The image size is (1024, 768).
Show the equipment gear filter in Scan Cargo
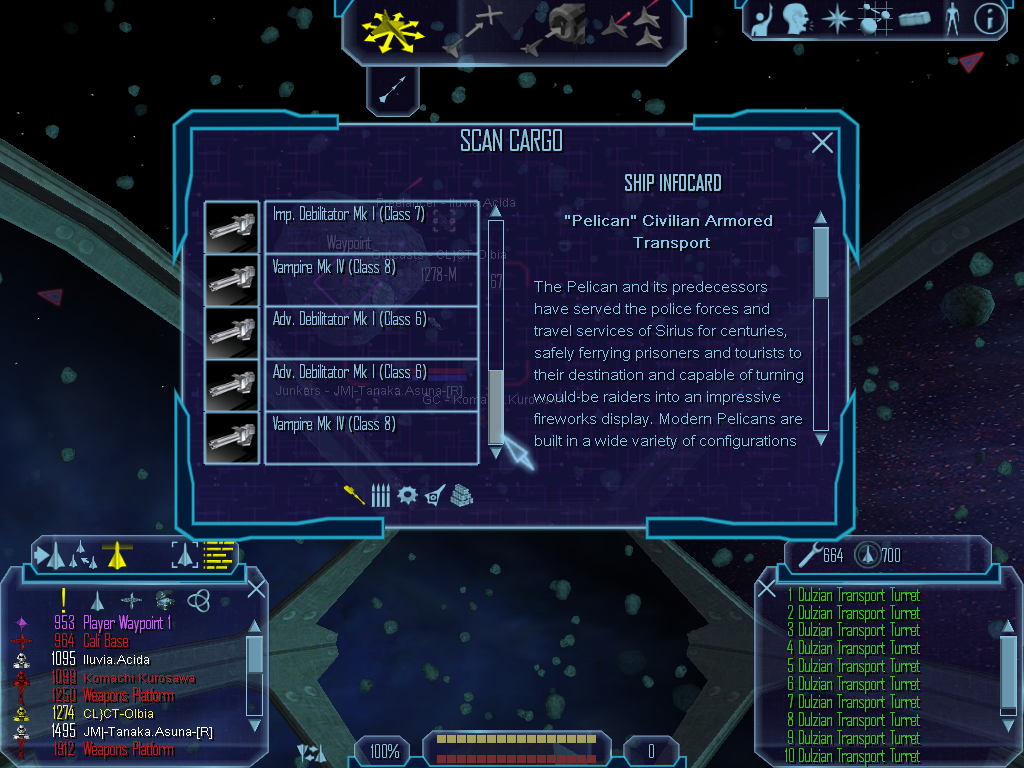point(407,495)
